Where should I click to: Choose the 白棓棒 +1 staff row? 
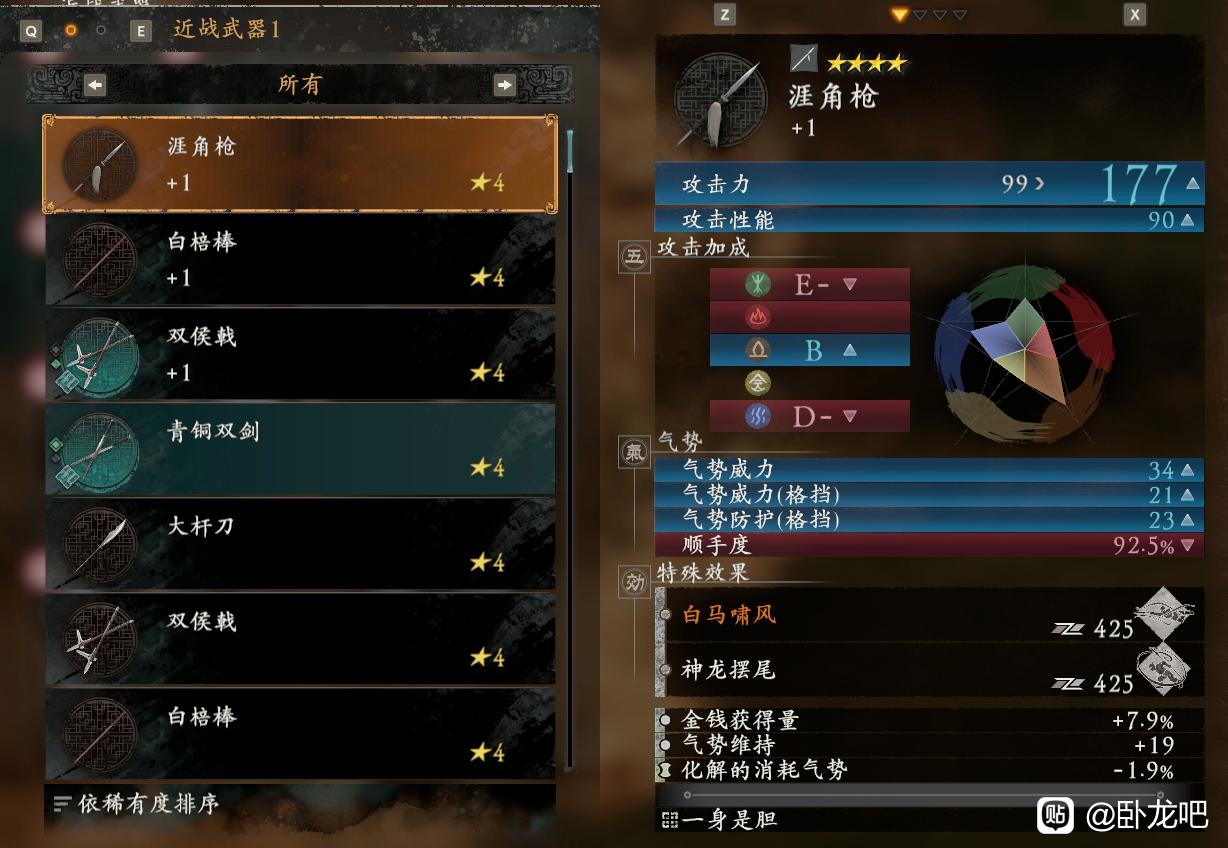(x=299, y=259)
